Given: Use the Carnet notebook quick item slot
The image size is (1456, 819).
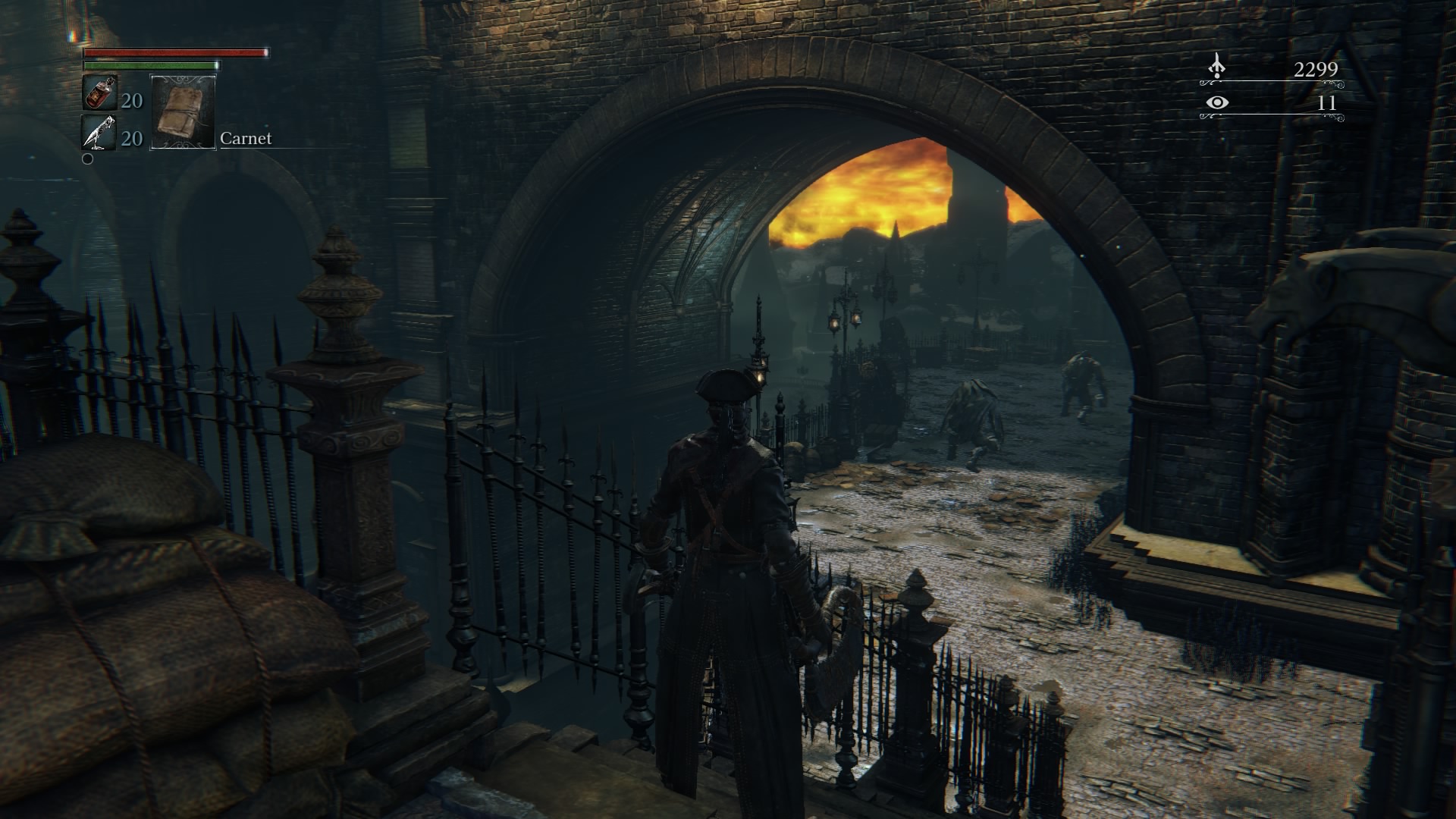Looking at the screenshot, I should point(183,112).
